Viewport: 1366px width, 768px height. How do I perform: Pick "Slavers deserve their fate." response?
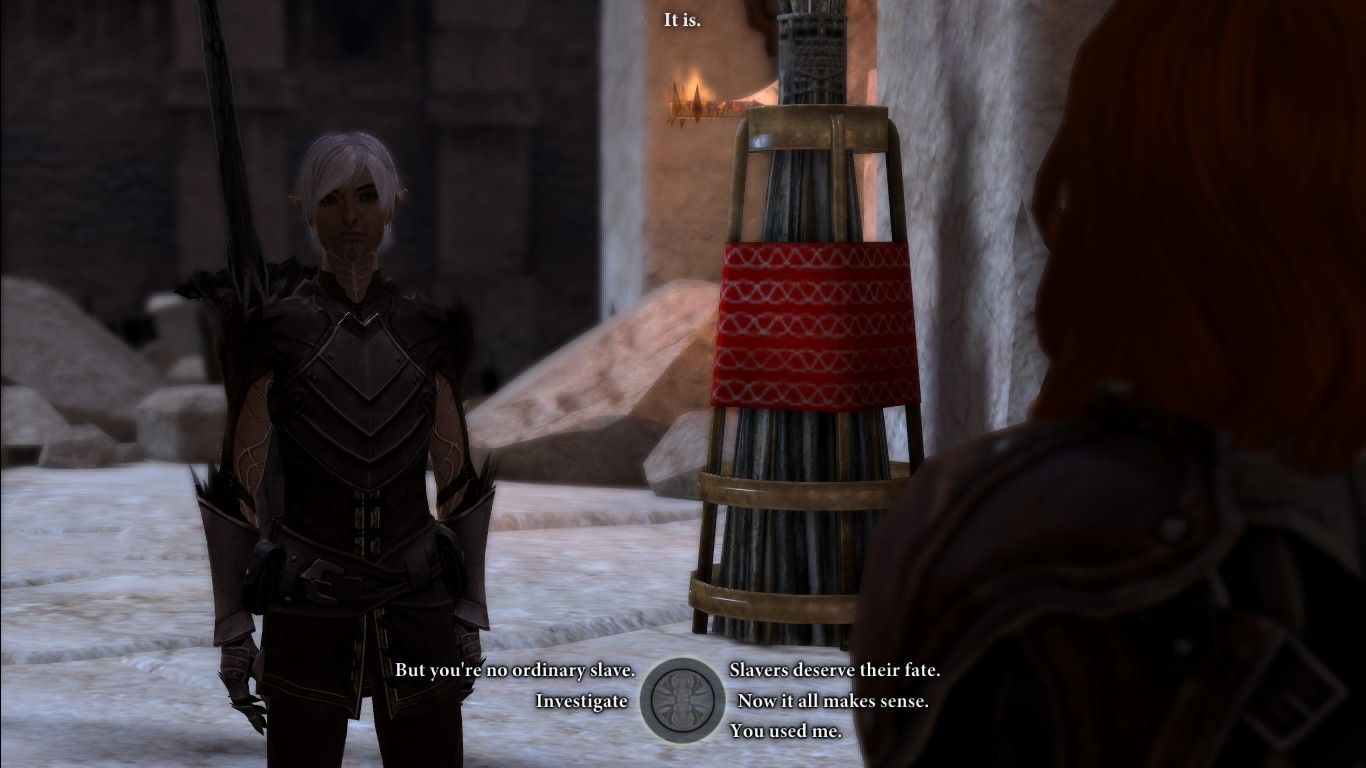coord(834,670)
